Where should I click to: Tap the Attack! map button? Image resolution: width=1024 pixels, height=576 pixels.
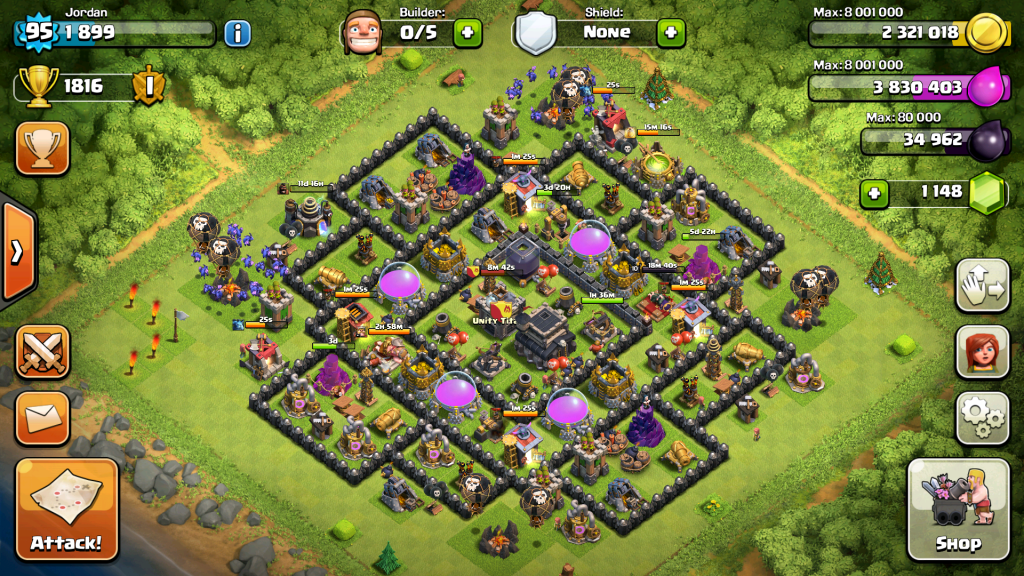pyautogui.click(x=66, y=508)
